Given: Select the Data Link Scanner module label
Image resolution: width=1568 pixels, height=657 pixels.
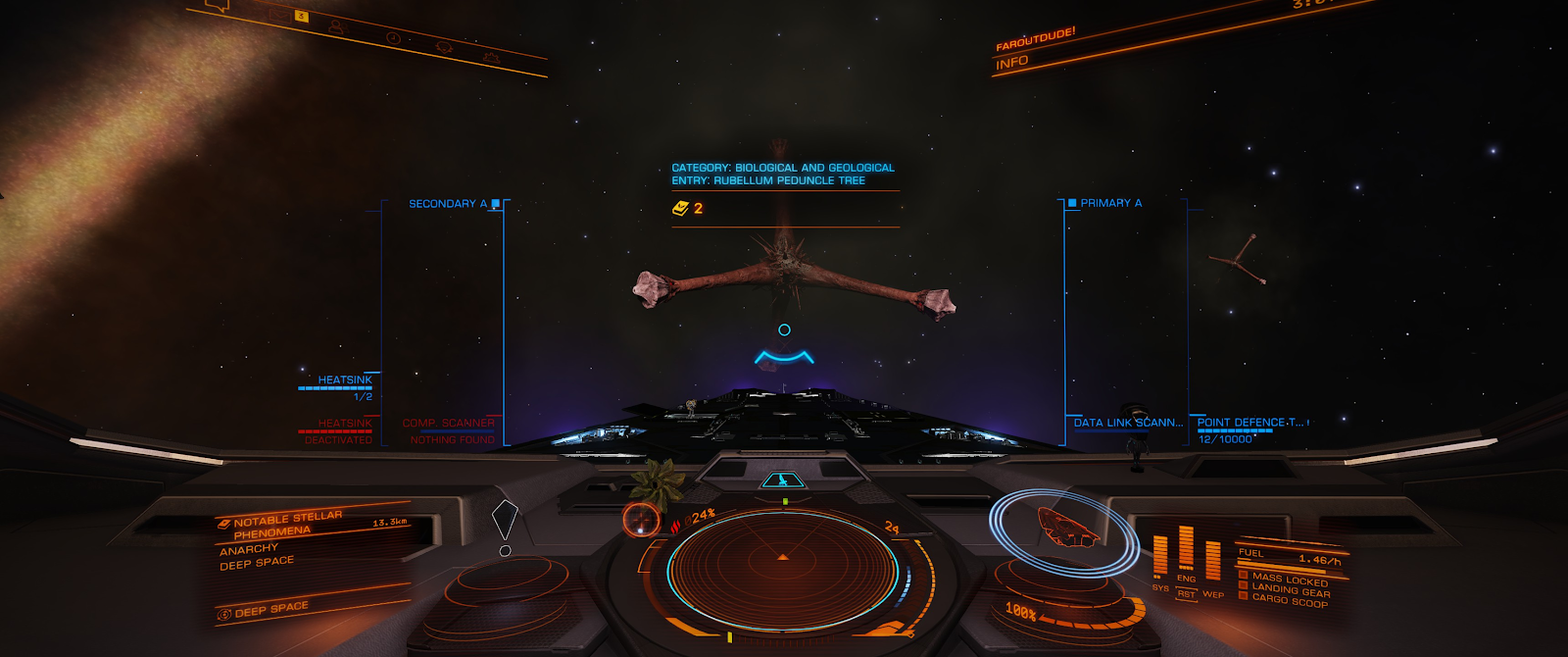Looking at the screenshot, I should click(x=1128, y=423).
